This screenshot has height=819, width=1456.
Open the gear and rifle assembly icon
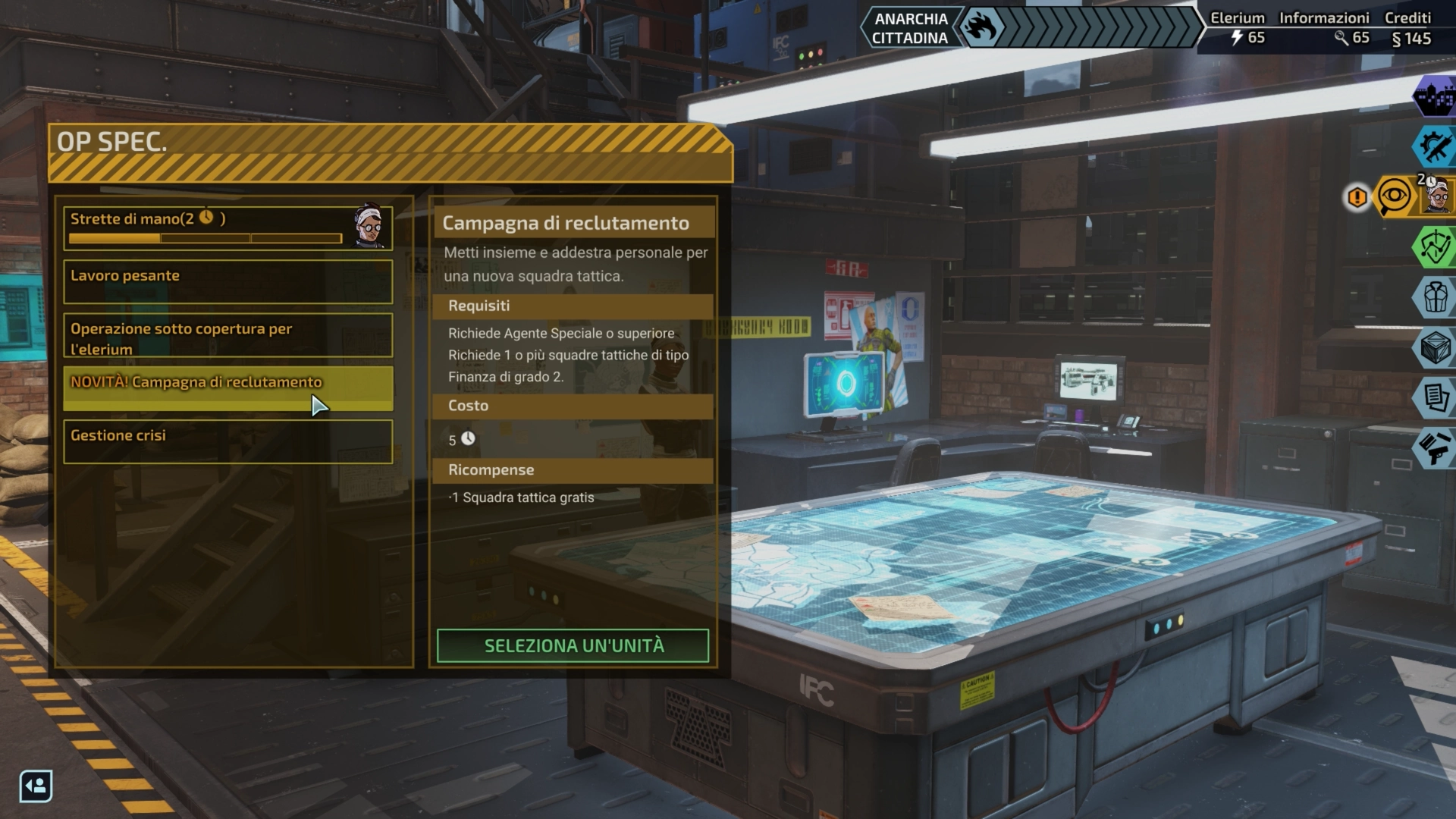click(x=1435, y=146)
